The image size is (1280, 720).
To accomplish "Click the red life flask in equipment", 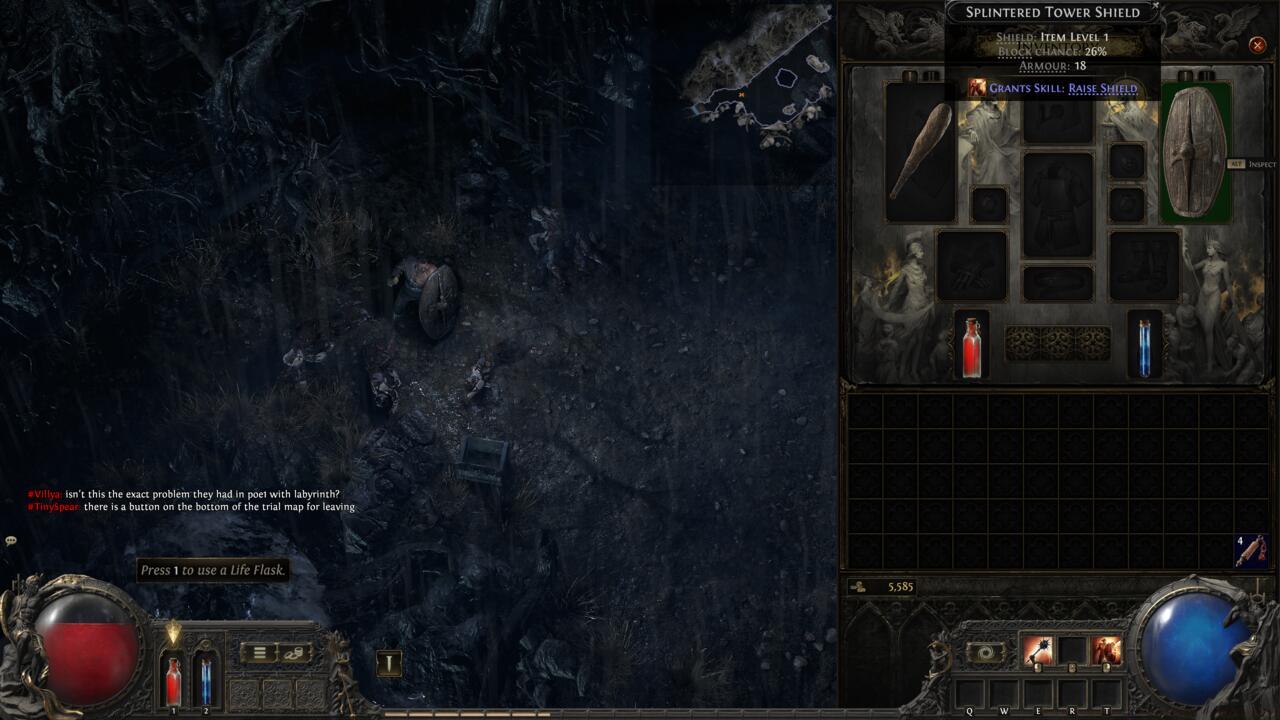I will coord(971,346).
